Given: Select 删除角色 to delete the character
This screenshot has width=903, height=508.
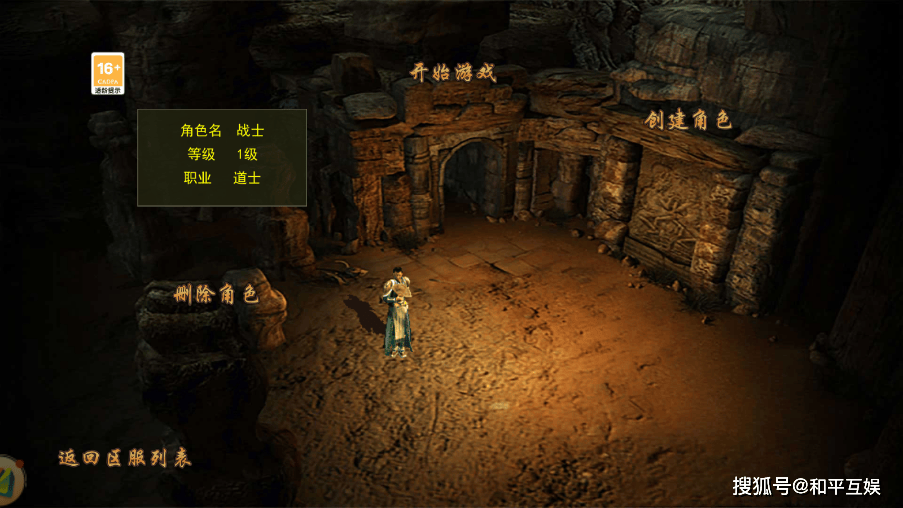Looking at the screenshot, I should pos(216,294).
